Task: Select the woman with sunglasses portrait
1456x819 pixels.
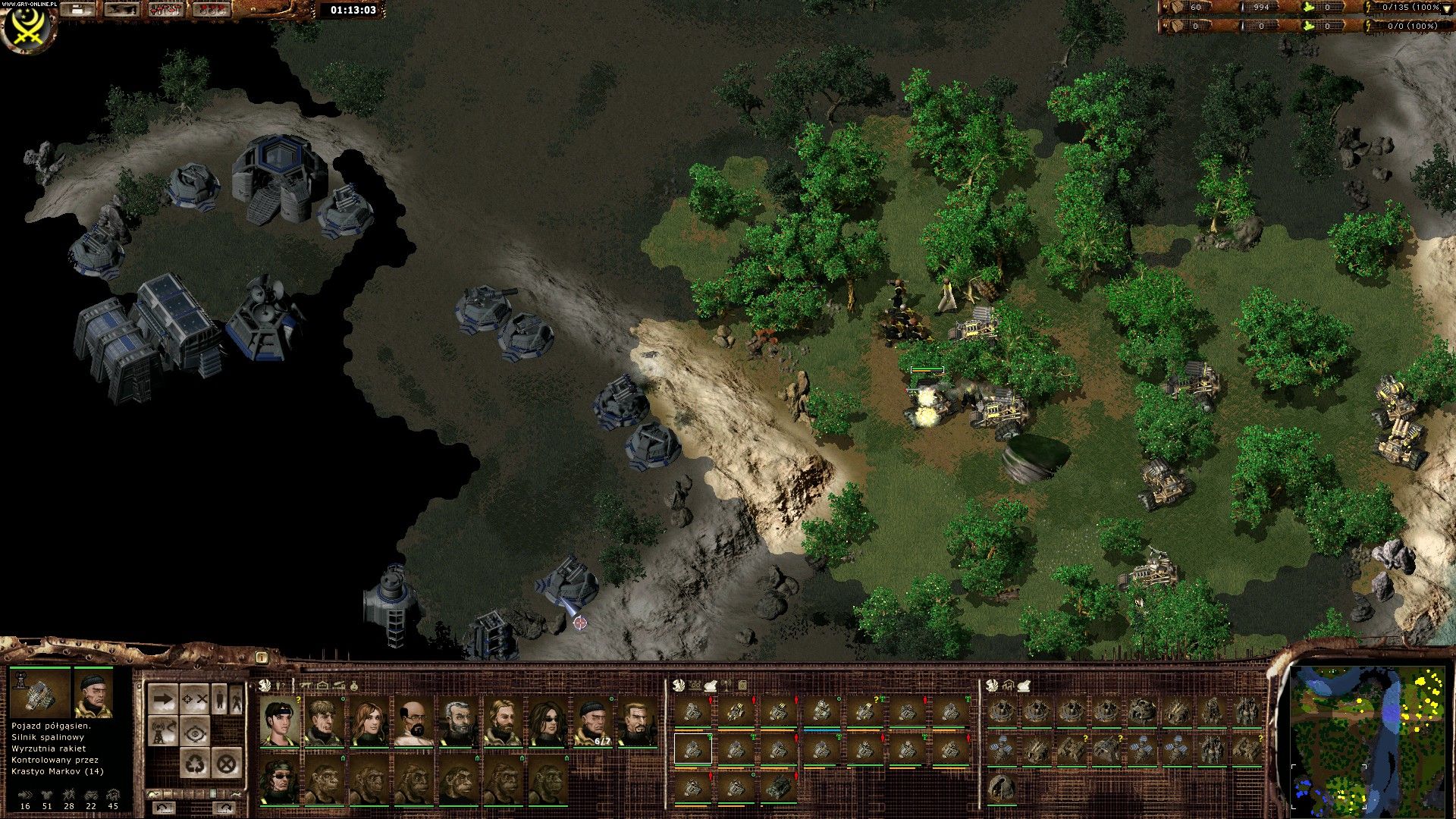Action: click(x=548, y=722)
